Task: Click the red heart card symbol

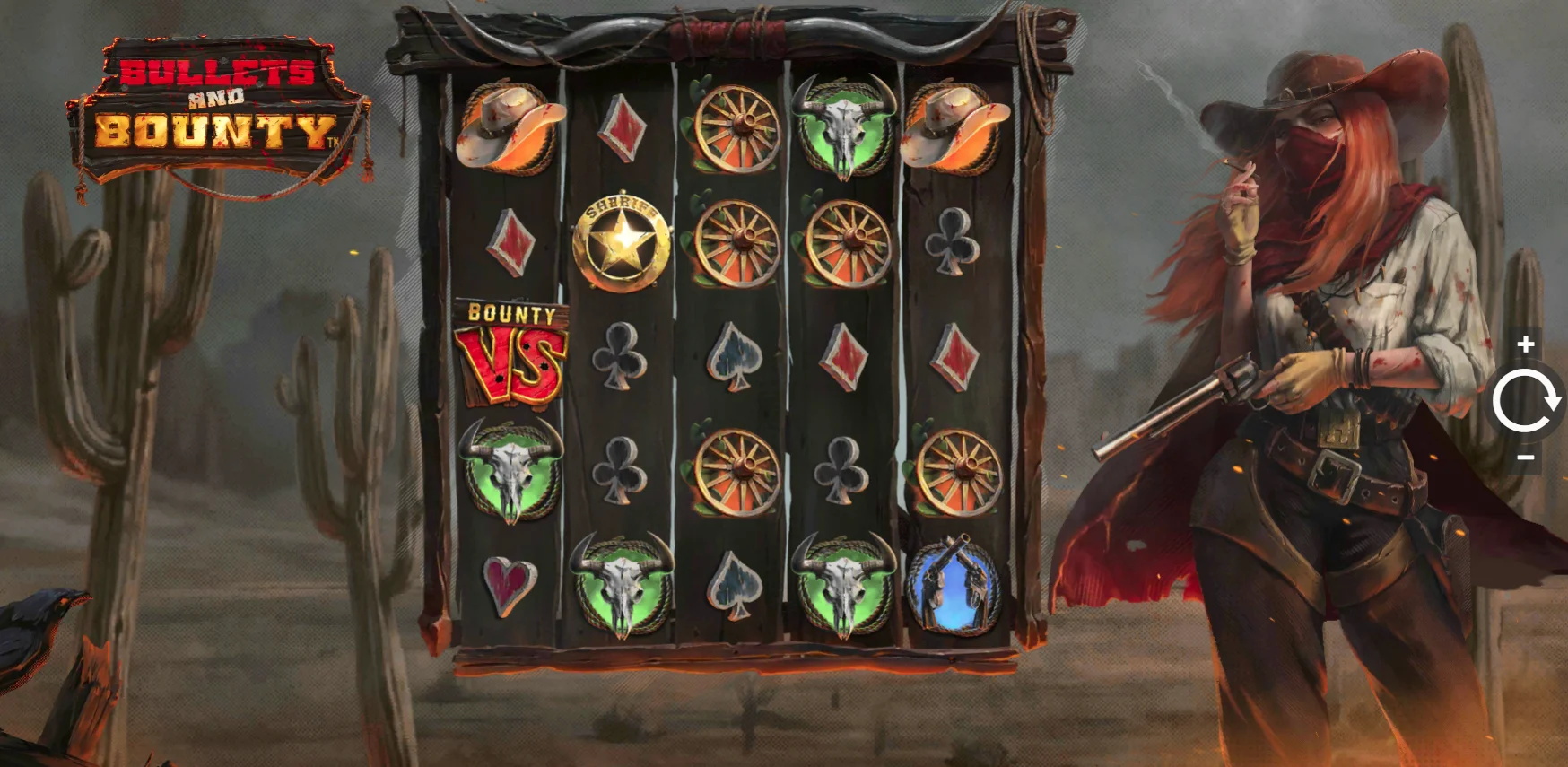Action: [508, 583]
